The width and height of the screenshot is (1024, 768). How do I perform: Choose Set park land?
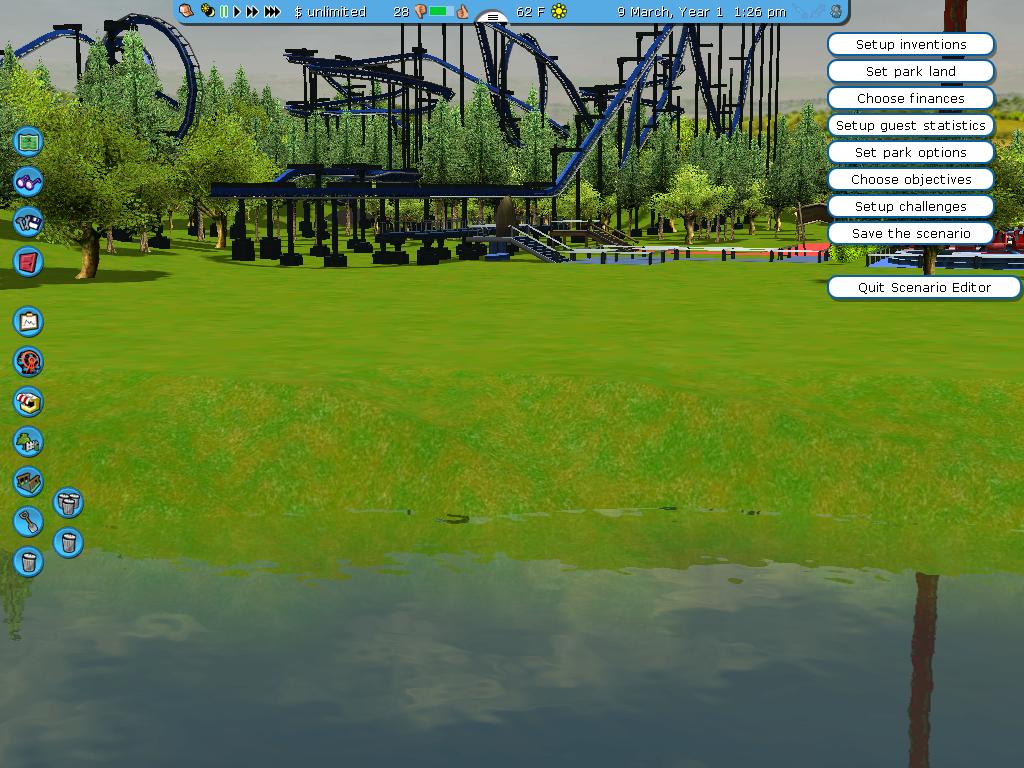tap(910, 72)
